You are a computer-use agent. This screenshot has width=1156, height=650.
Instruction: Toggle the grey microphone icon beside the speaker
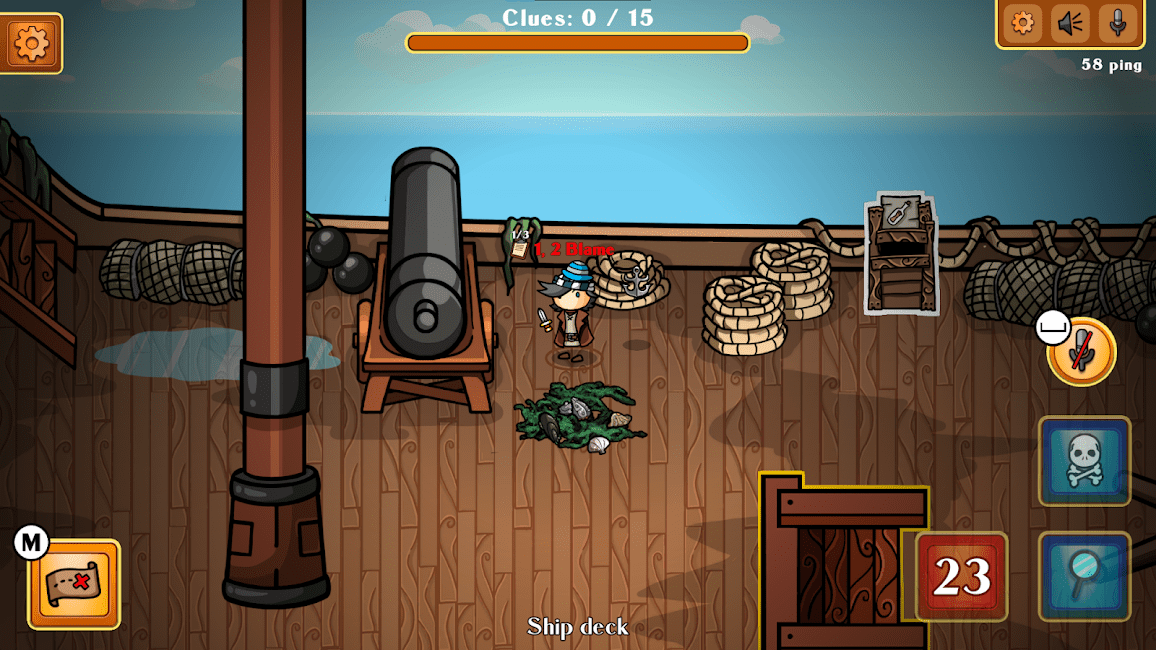[1117, 23]
